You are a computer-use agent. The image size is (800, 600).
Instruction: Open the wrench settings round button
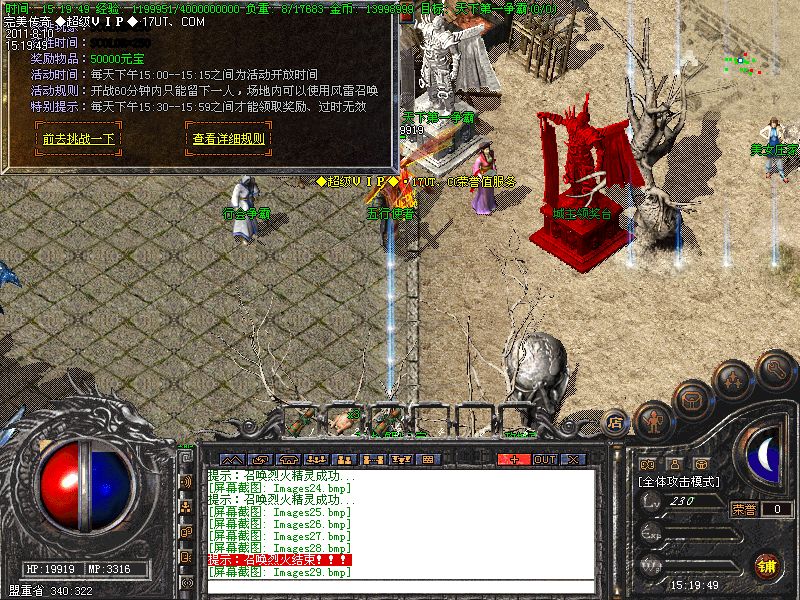click(x=774, y=370)
